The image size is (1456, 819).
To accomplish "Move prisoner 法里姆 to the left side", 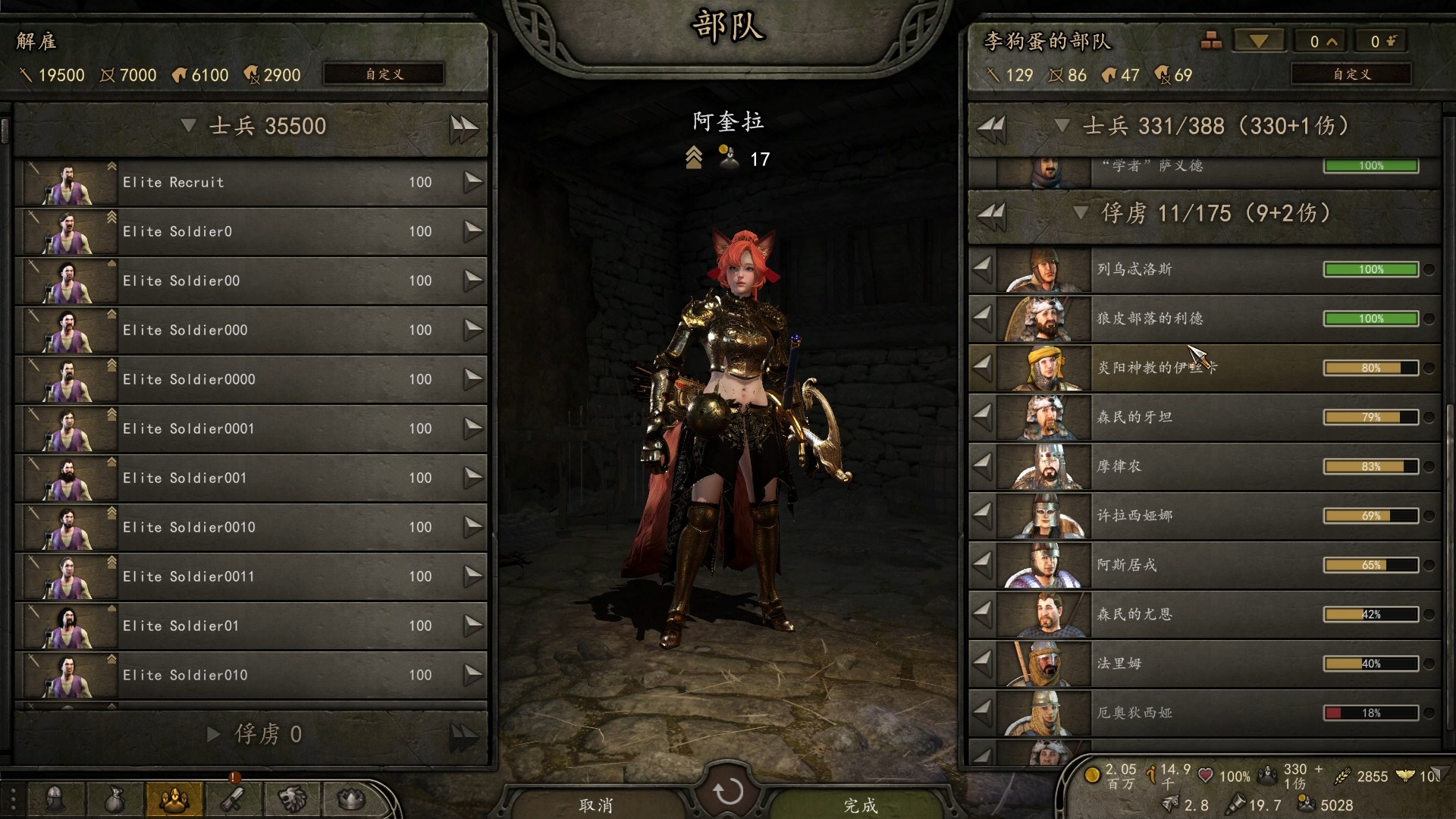I will pyautogui.click(x=982, y=664).
